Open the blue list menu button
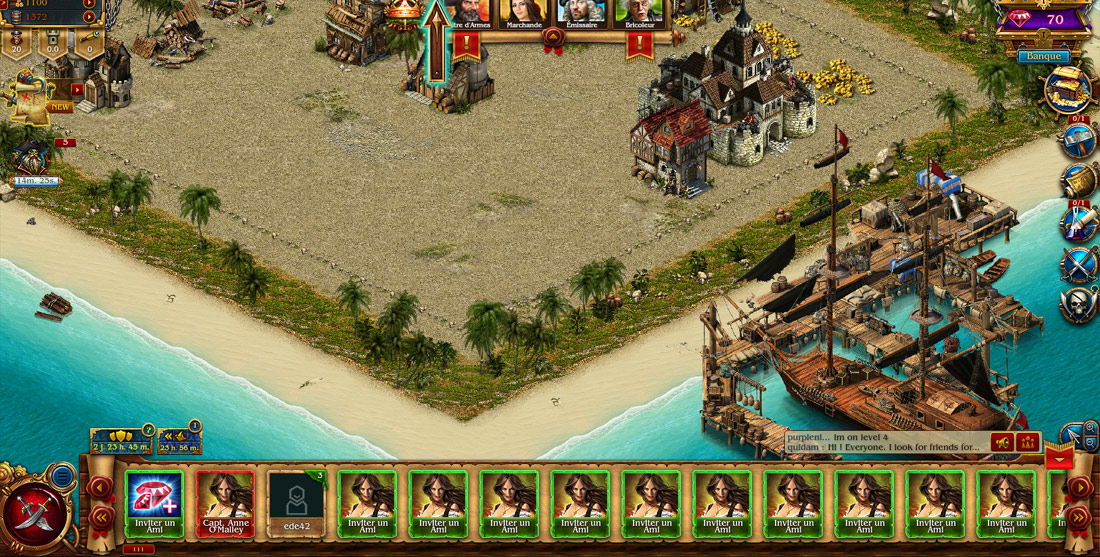 click(x=63, y=476)
